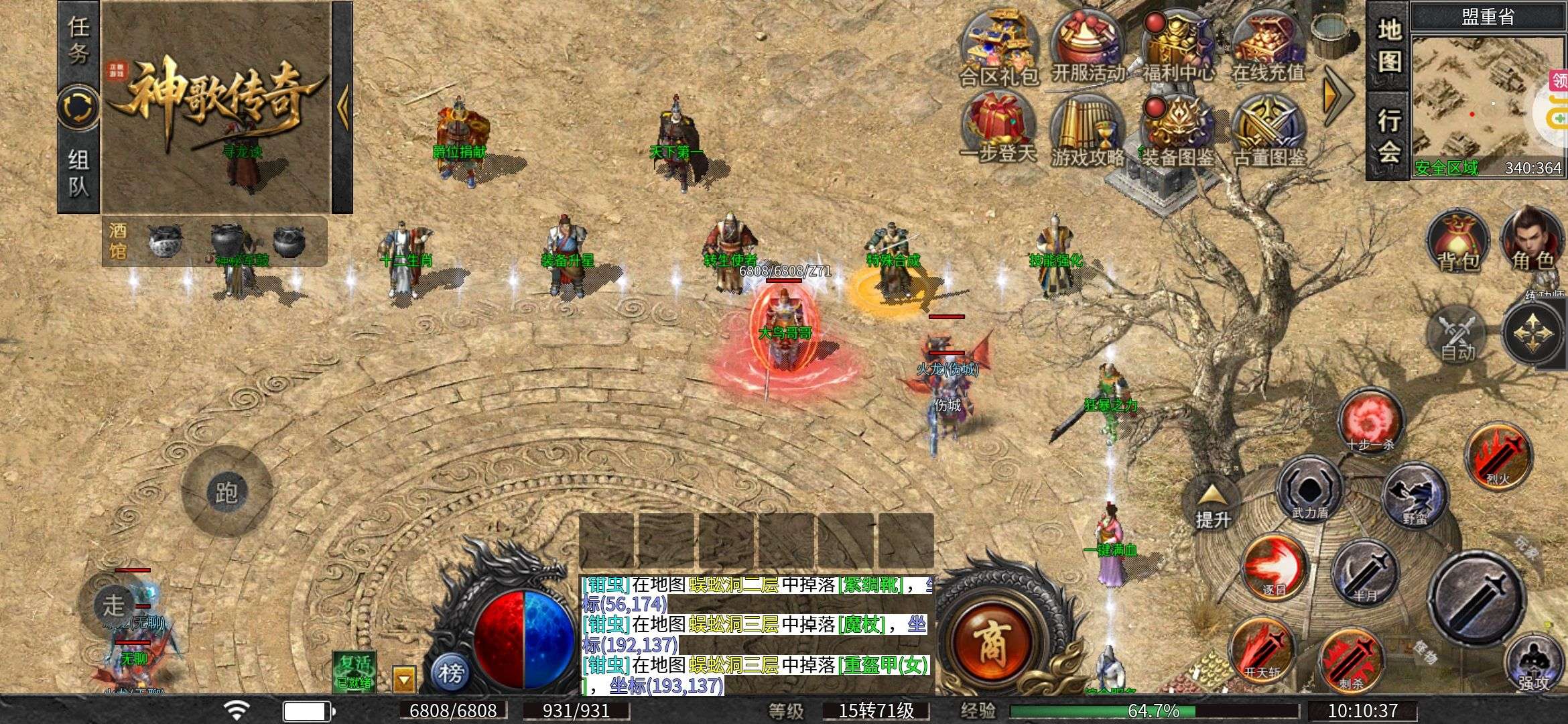Open the 装备图鉴 equipment codex
The height and width of the screenshot is (724, 1568).
click(1177, 130)
